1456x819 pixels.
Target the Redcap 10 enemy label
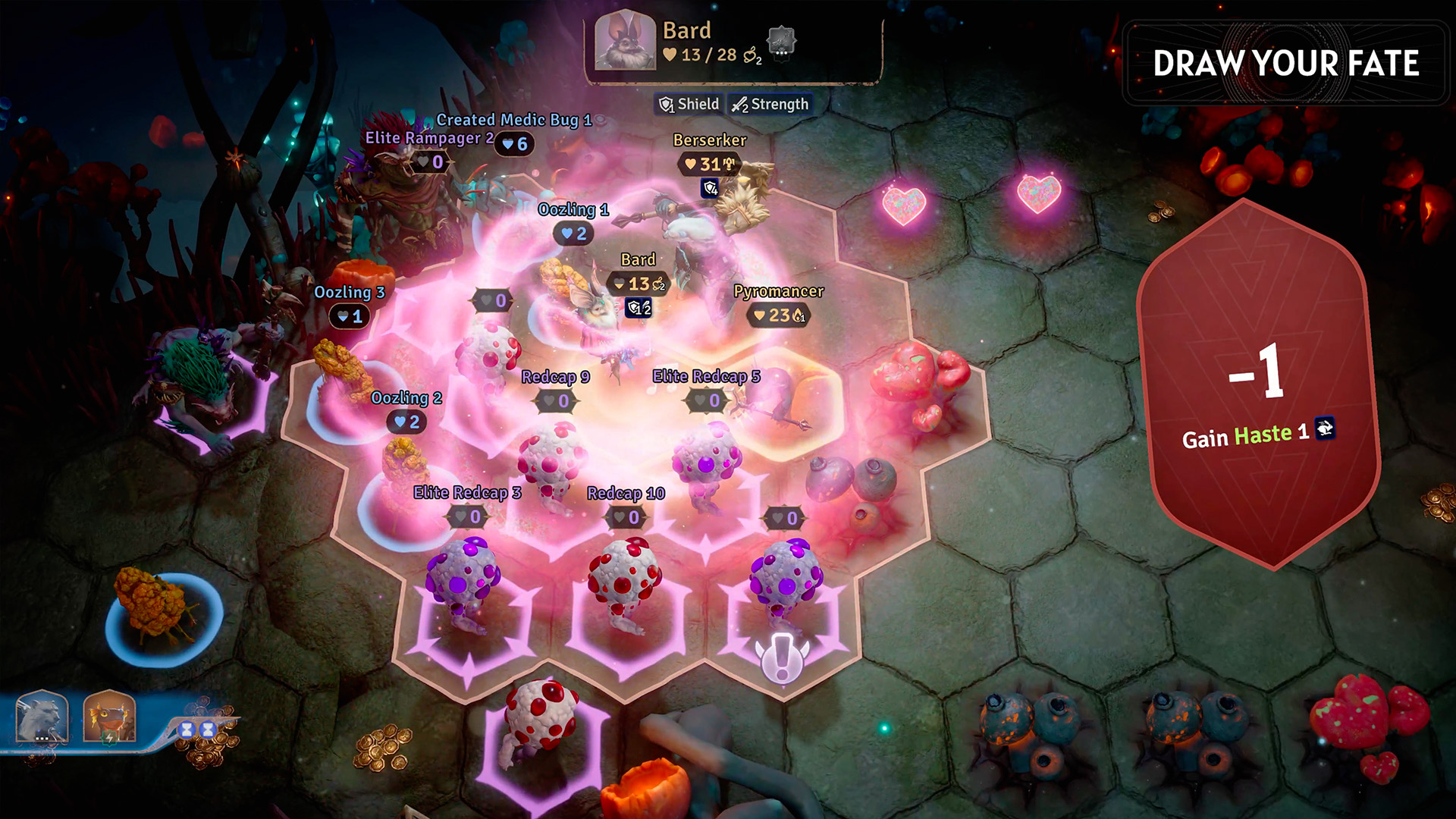[x=626, y=494]
